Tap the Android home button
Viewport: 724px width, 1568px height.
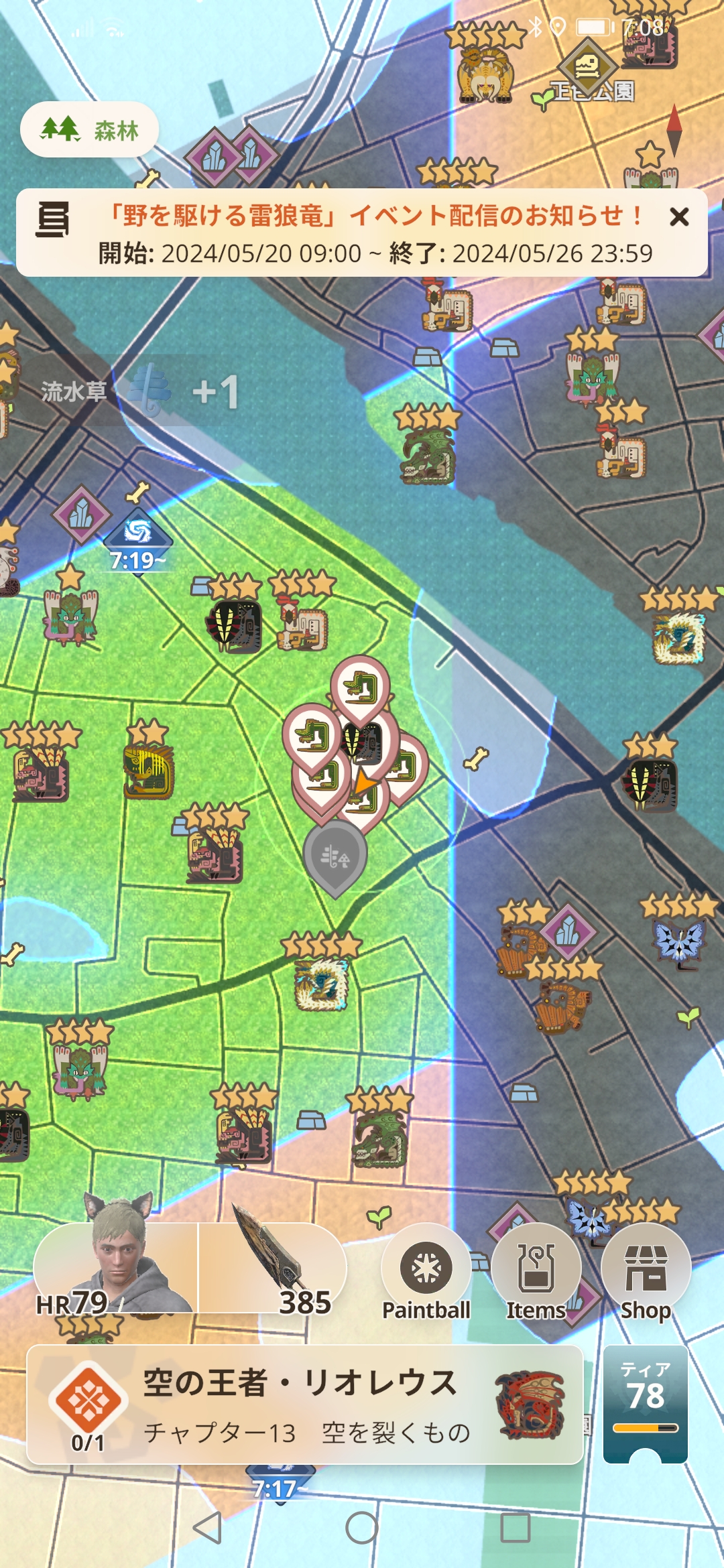click(362, 1527)
